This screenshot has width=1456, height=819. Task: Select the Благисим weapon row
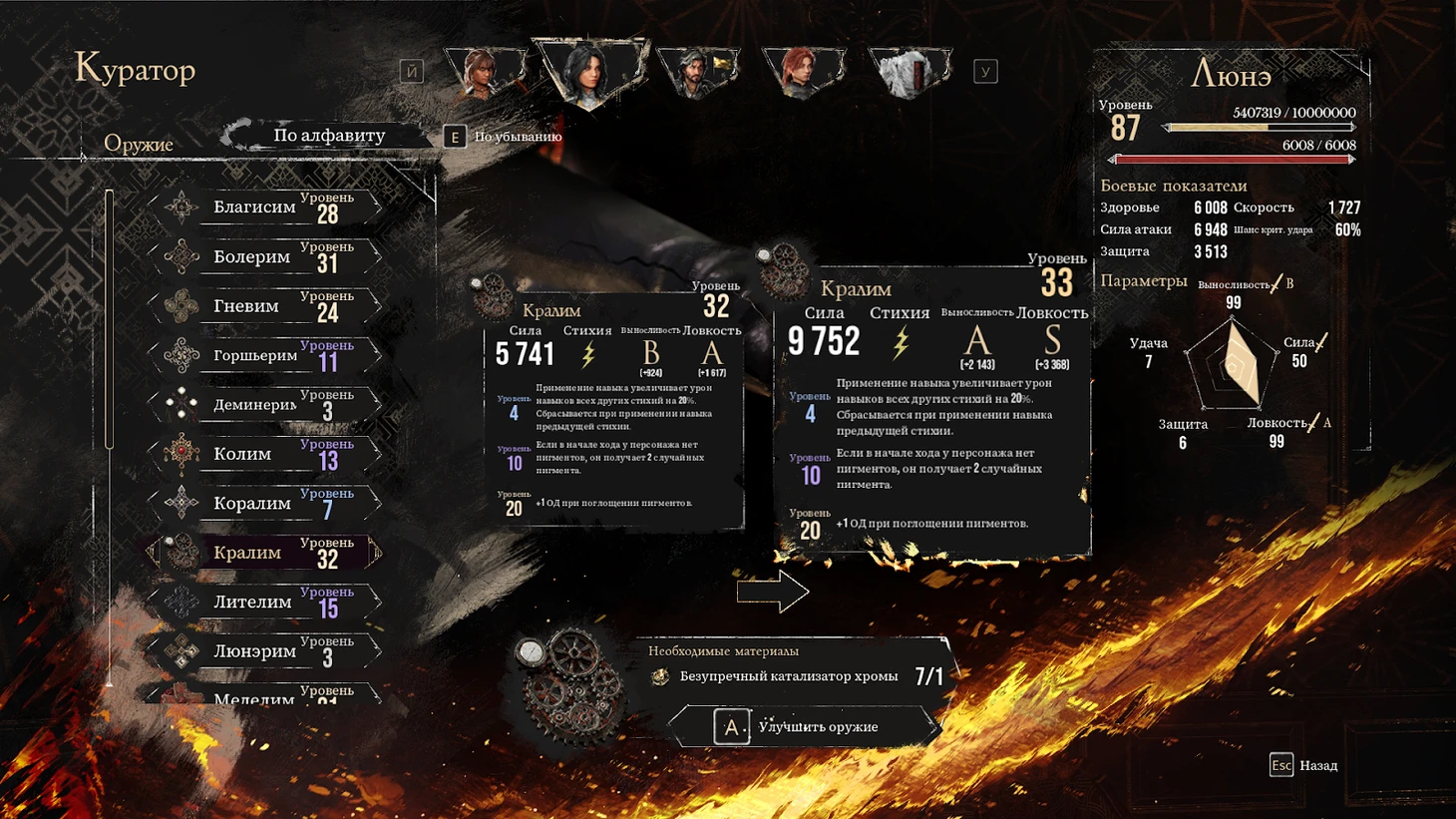[x=264, y=207]
